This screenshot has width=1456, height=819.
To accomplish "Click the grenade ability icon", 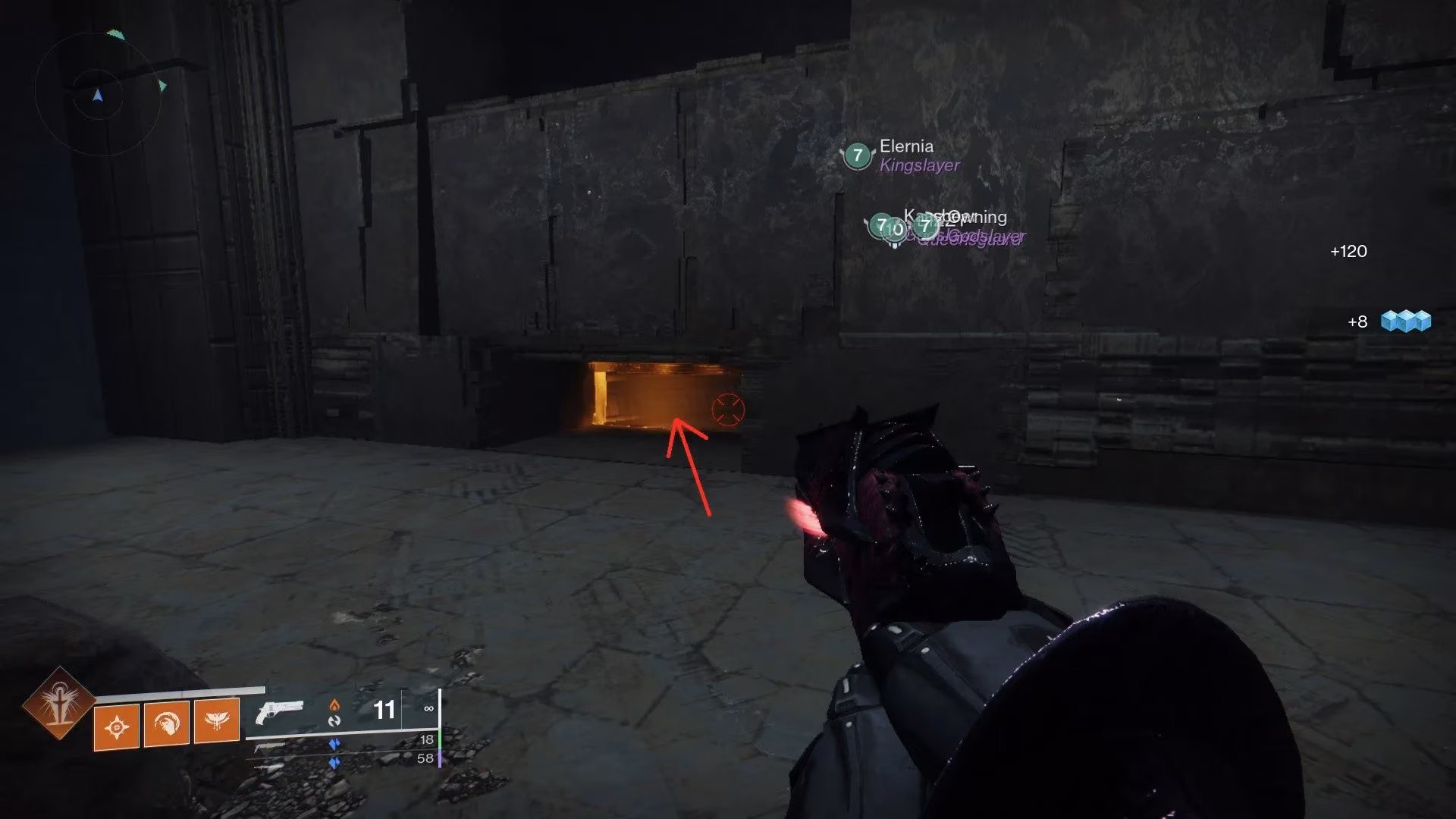I will click(x=116, y=724).
